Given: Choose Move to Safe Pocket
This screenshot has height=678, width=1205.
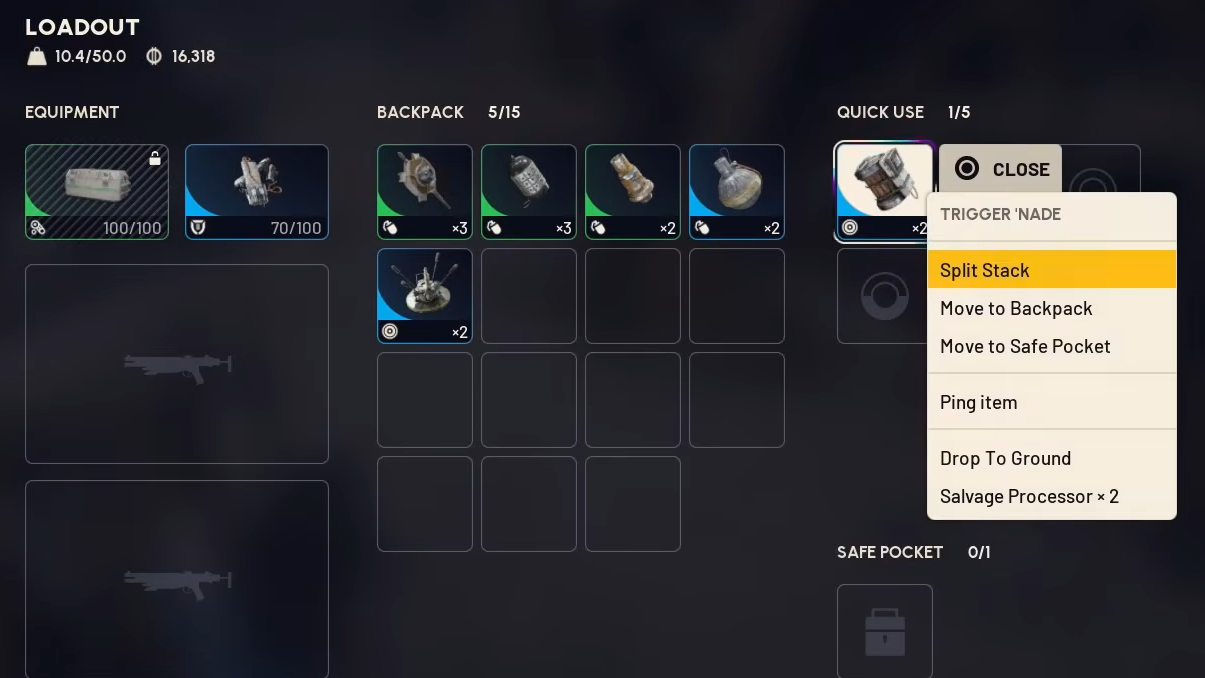Looking at the screenshot, I should click(1051, 346).
